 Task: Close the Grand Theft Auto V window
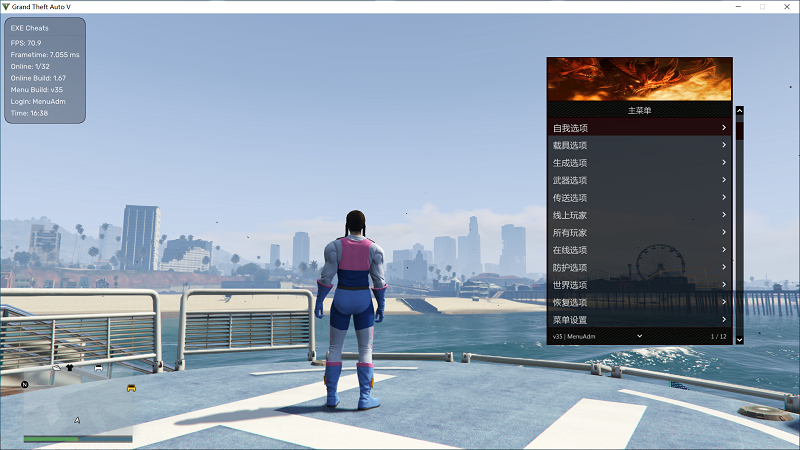787,6
